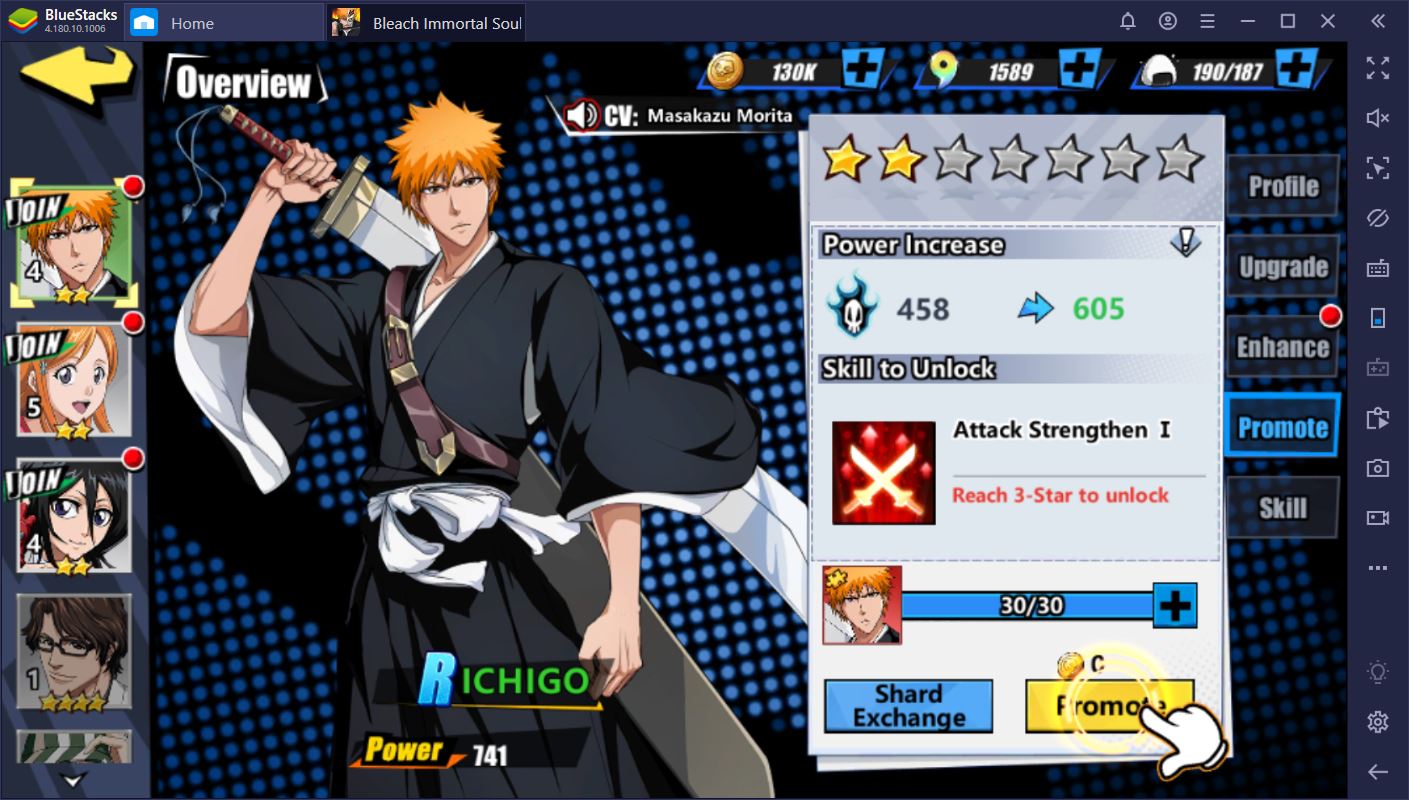Switch to the Upgrade tab
1409x800 pixels.
point(1282,267)
